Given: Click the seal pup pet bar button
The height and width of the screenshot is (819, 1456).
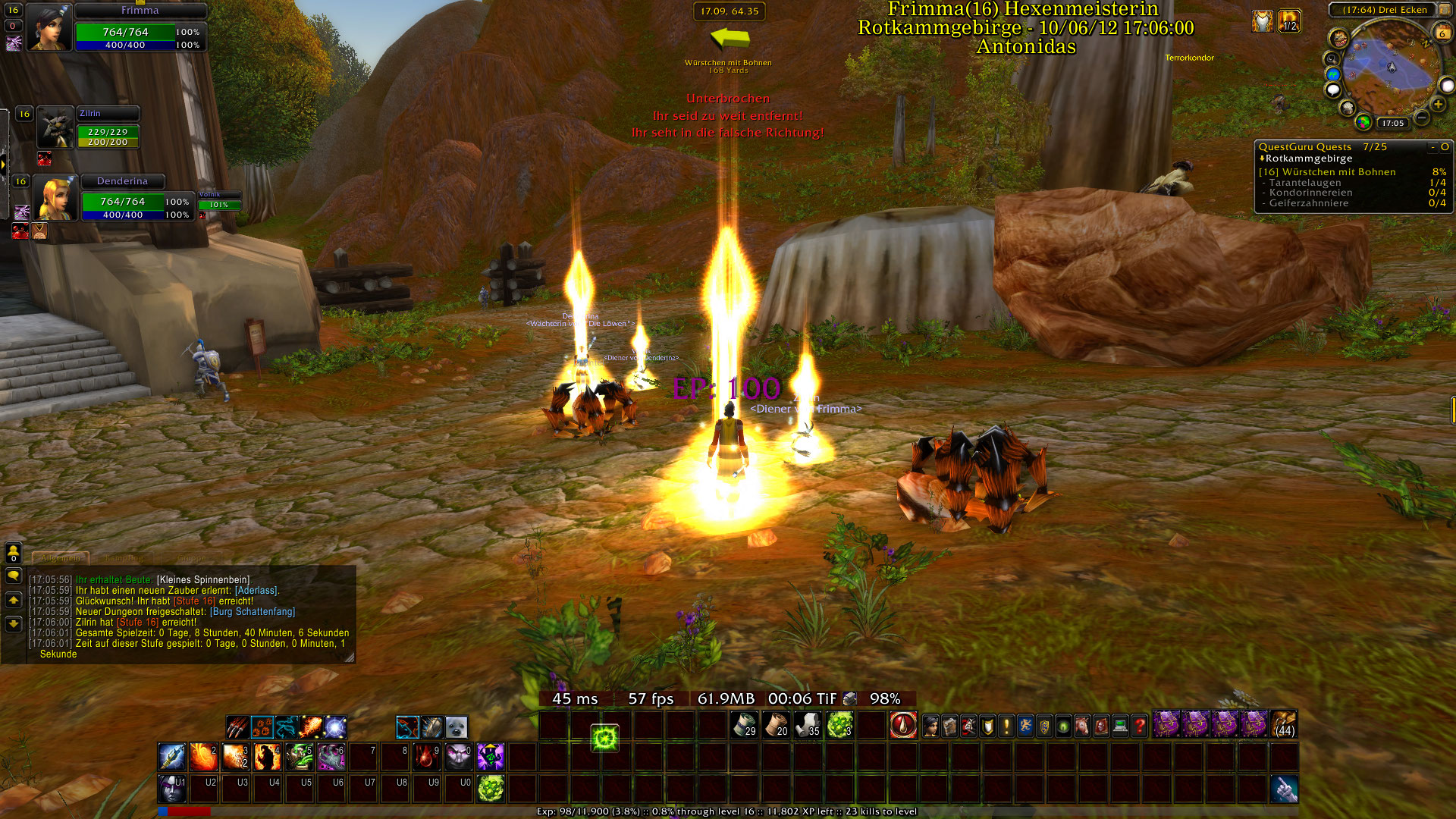Looking at the screenshot, I should pyautogui.click(x=456, y=727).
